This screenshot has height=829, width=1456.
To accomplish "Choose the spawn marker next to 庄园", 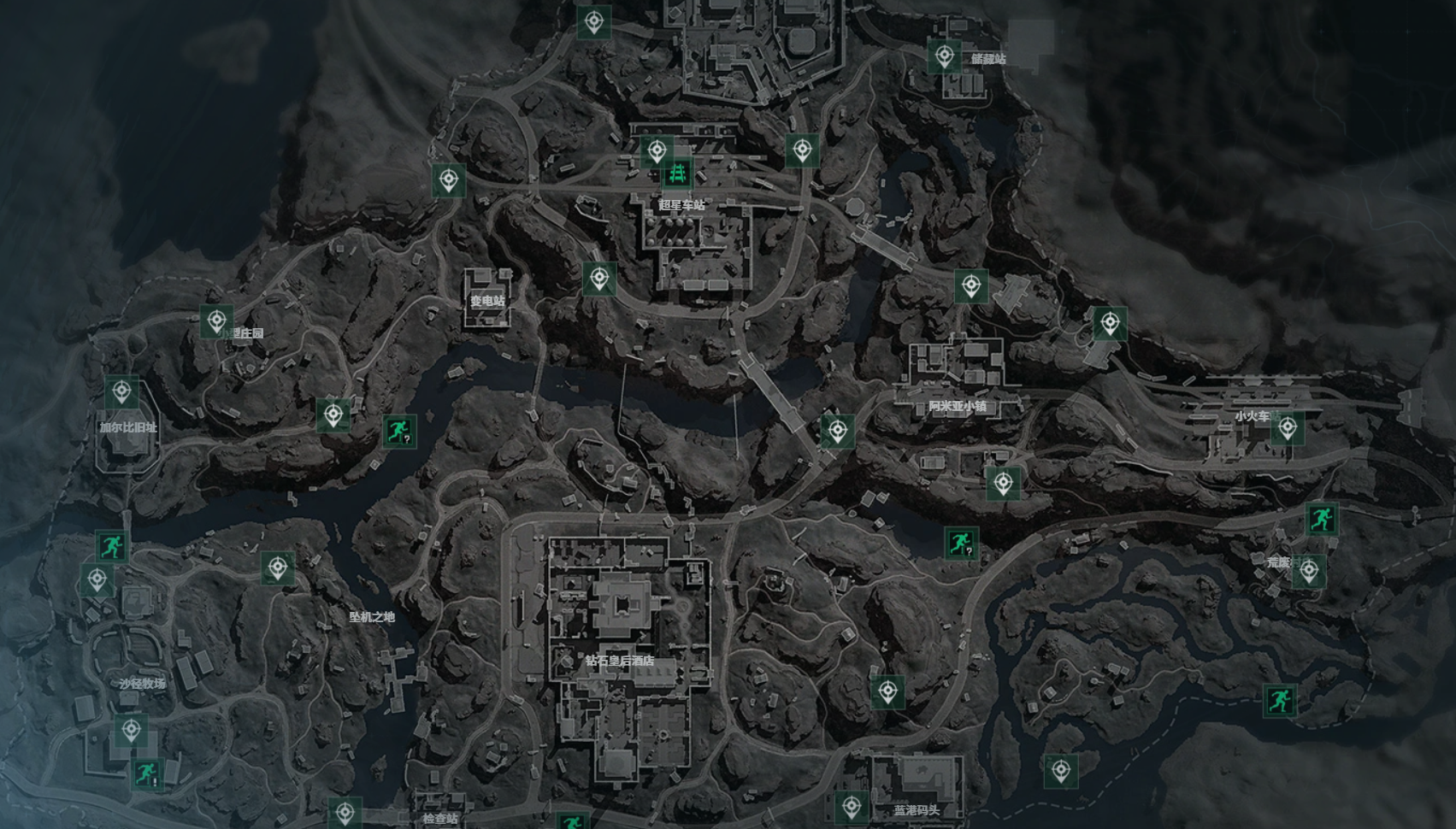I will (216, 320).
